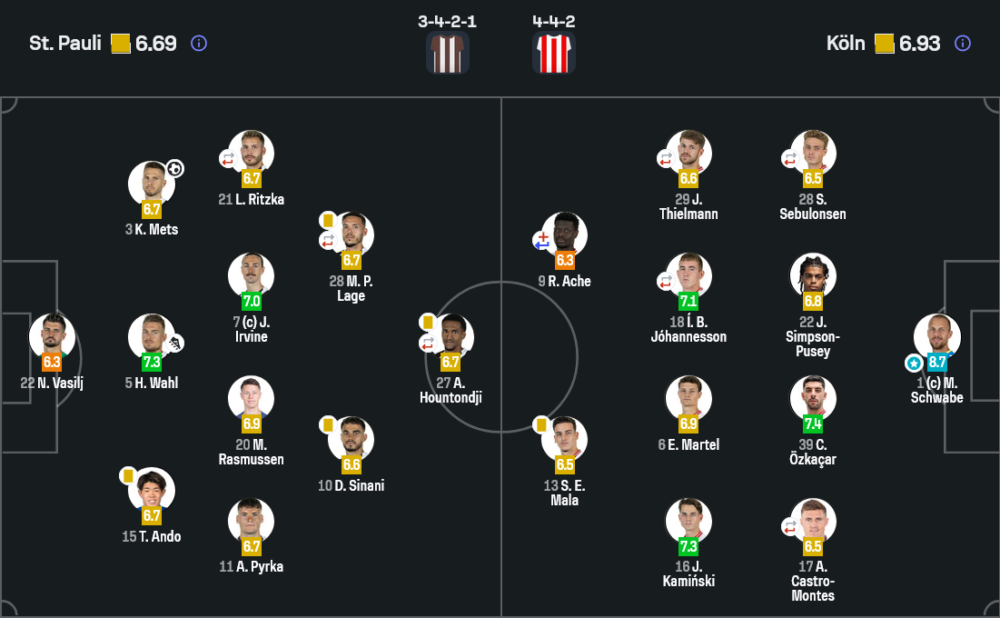
Task: Choose L. Ritzka's player avatar
Action: tap(251, 154)
